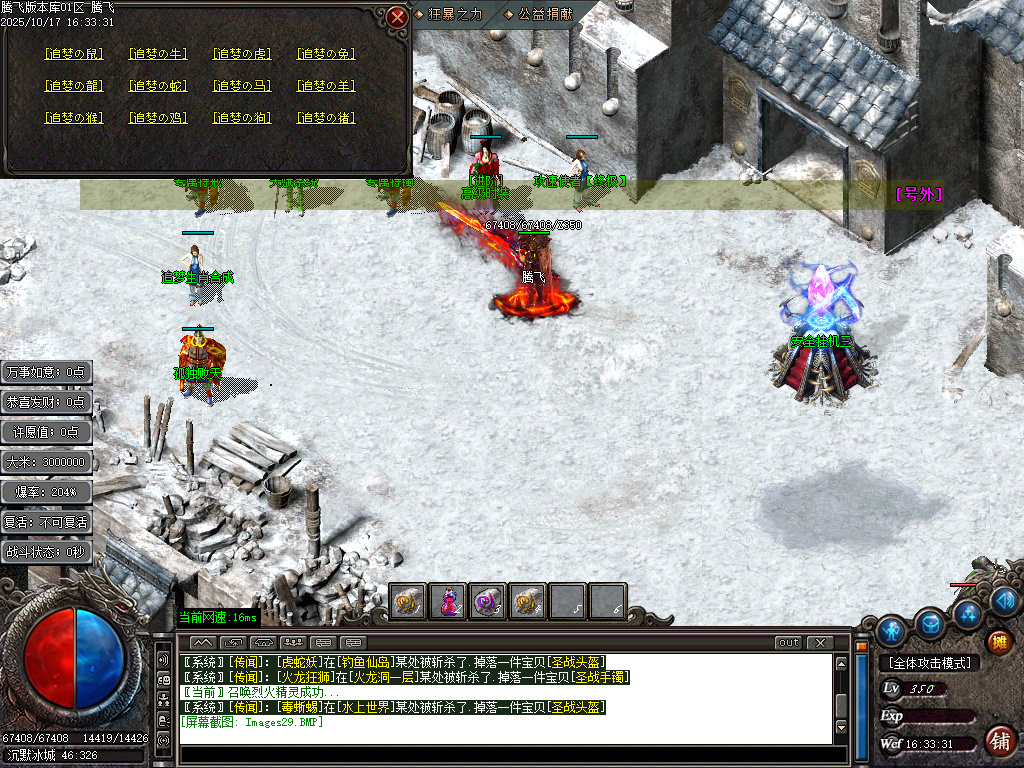Select the 追梦の鸡 entry

(x=158, y=118)
